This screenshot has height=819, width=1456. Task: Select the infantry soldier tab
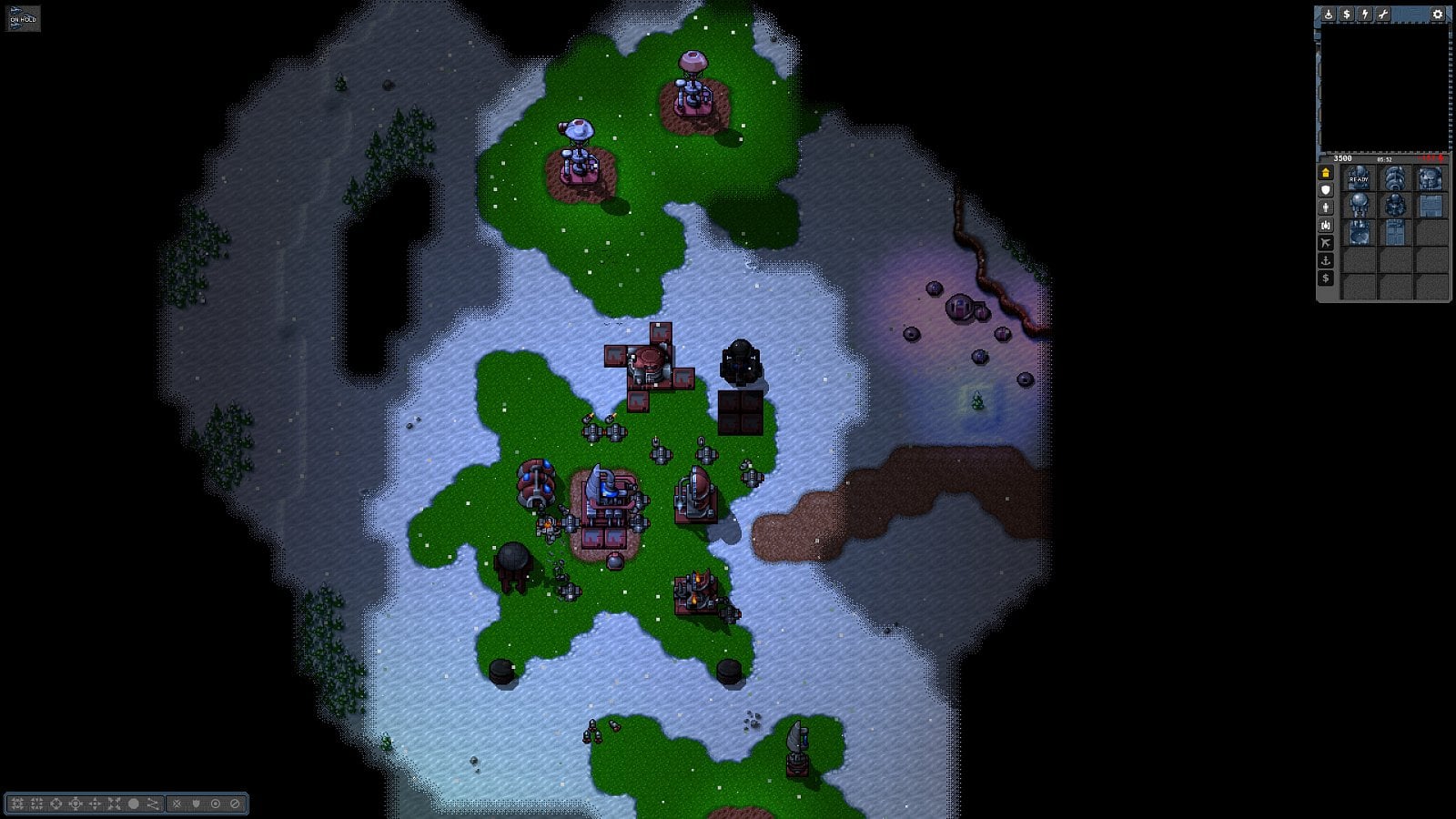(x=1326, y=207)
